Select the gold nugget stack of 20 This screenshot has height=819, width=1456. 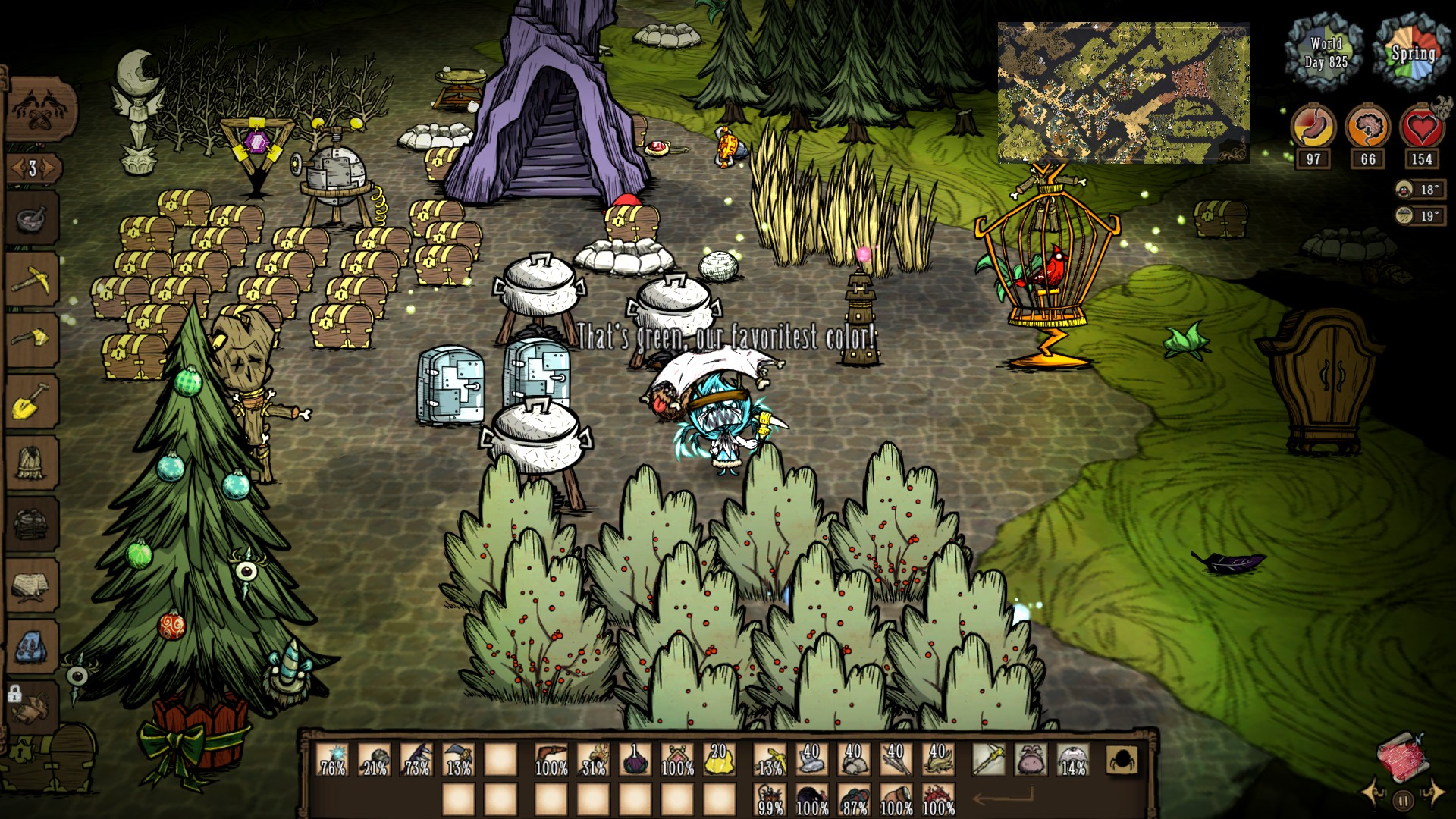pyautogui.click(x=719, y=759)
